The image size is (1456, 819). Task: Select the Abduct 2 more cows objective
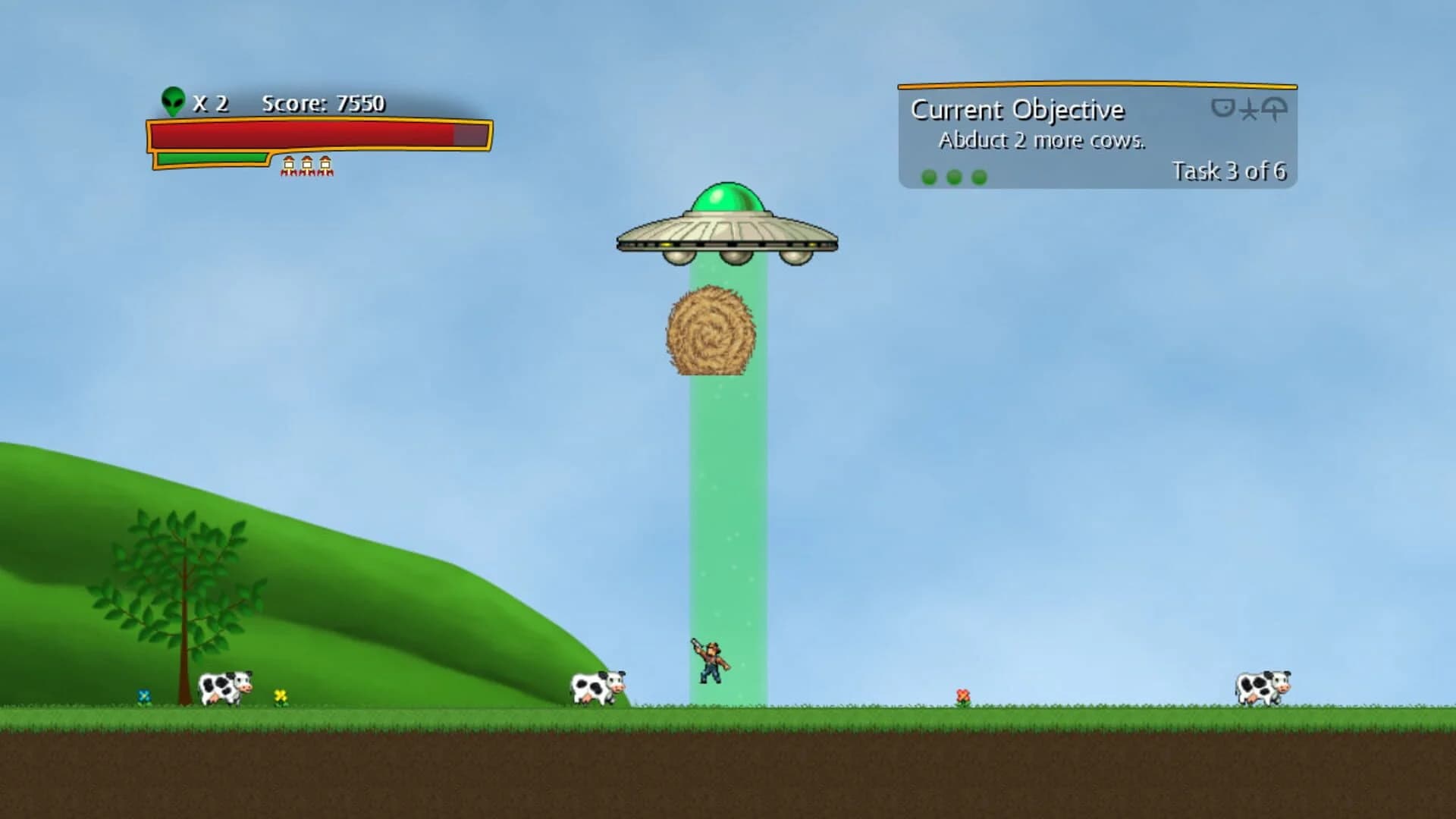coord(1042,140)
